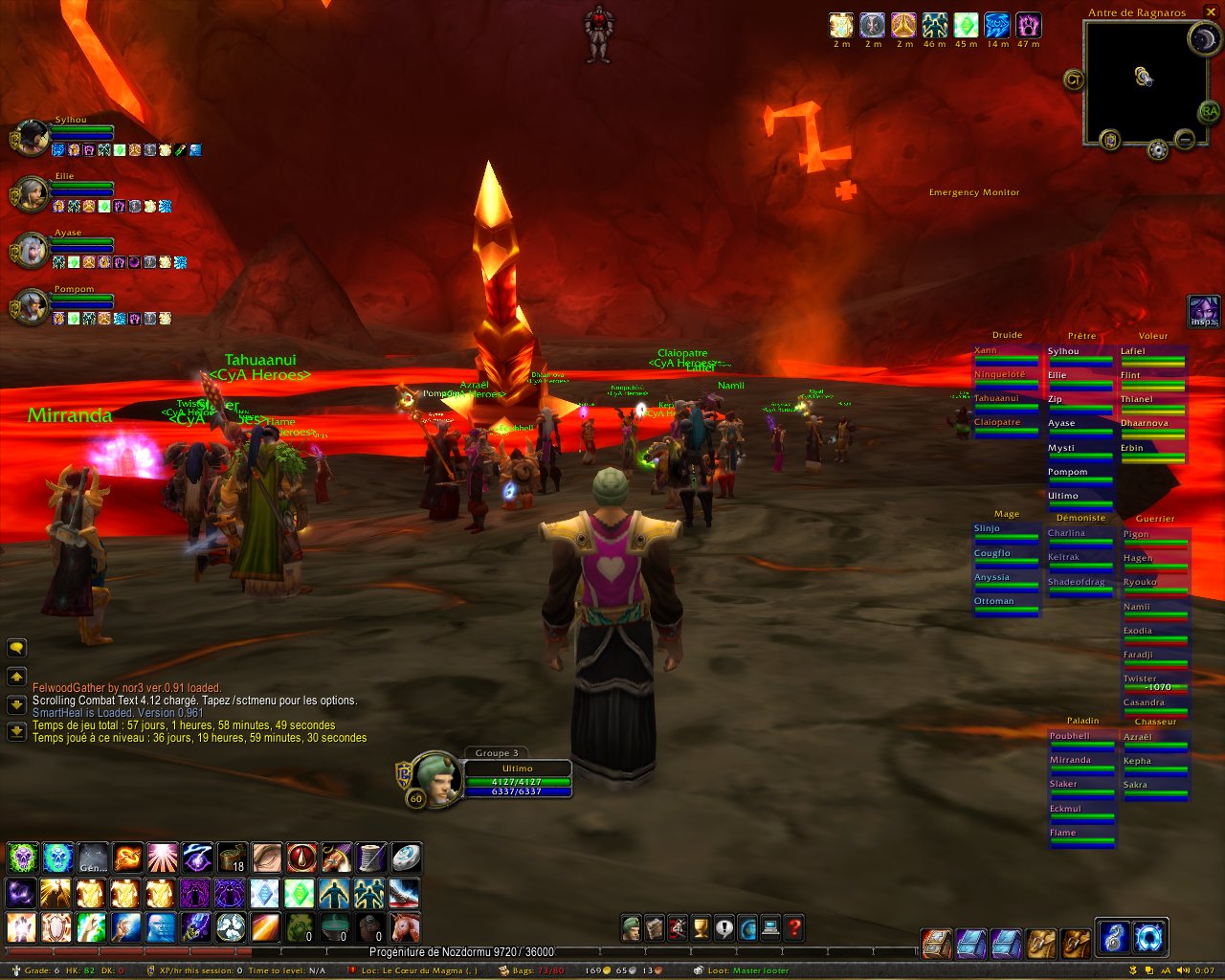Close the minimap with the X button
This screenshot has height=980, width=1225.
(x=1211, y=12)
